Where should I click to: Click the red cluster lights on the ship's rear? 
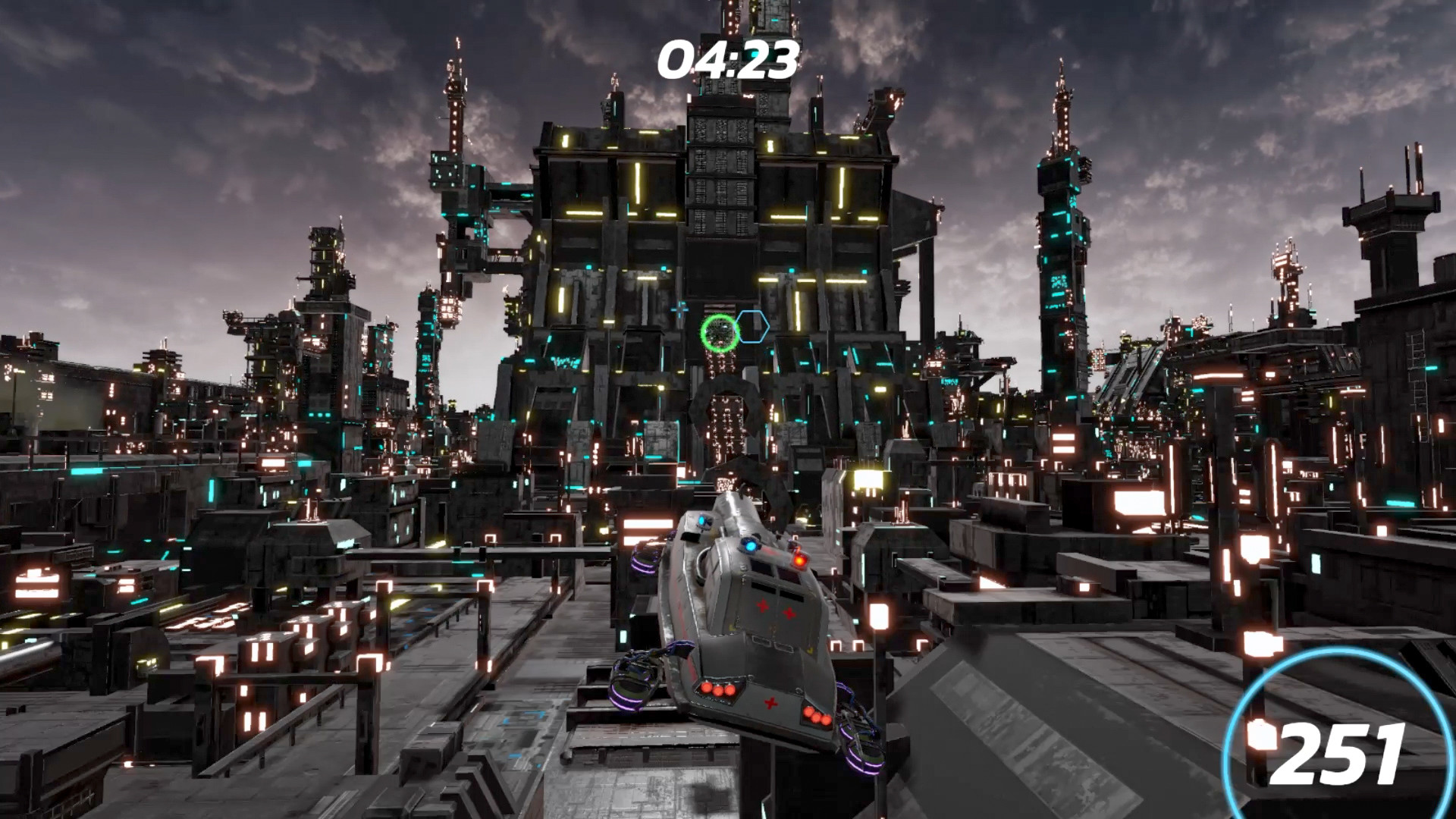point(717,690)
